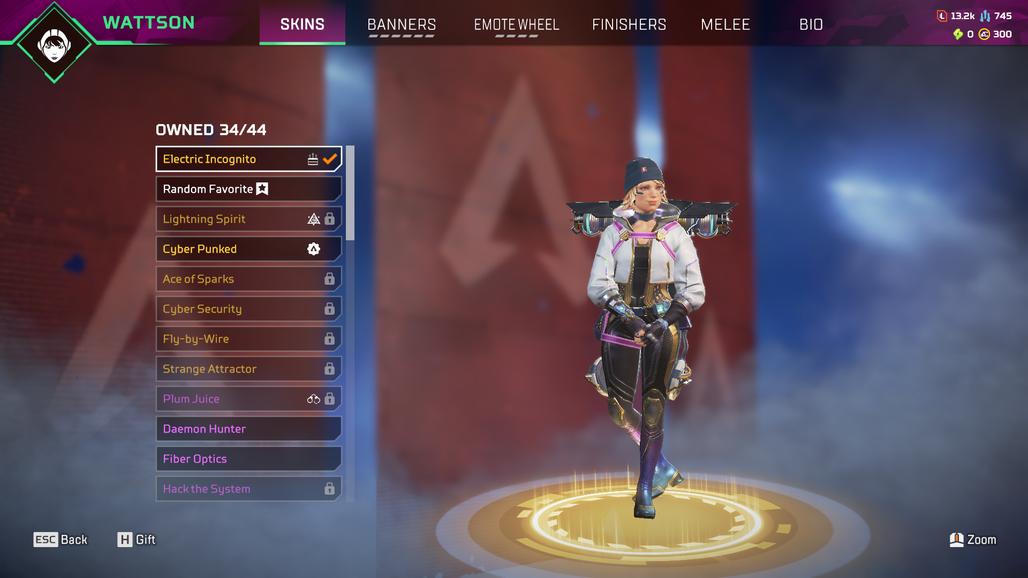Open the Banners tab
The width and height of the screenshot is (1028, 578).
[401, 24]
